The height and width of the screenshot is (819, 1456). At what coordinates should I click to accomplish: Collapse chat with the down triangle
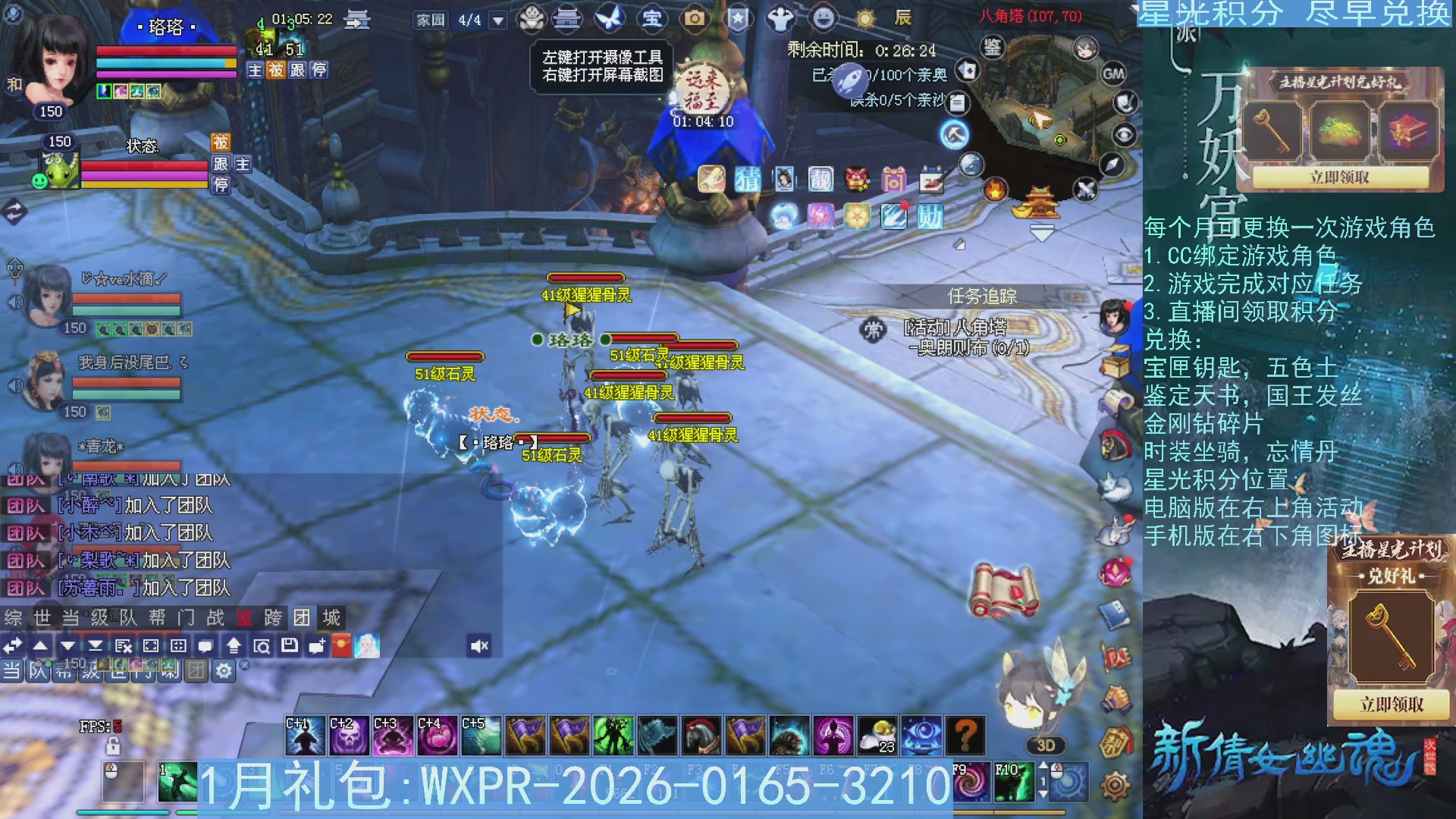[x=66, y=646]
